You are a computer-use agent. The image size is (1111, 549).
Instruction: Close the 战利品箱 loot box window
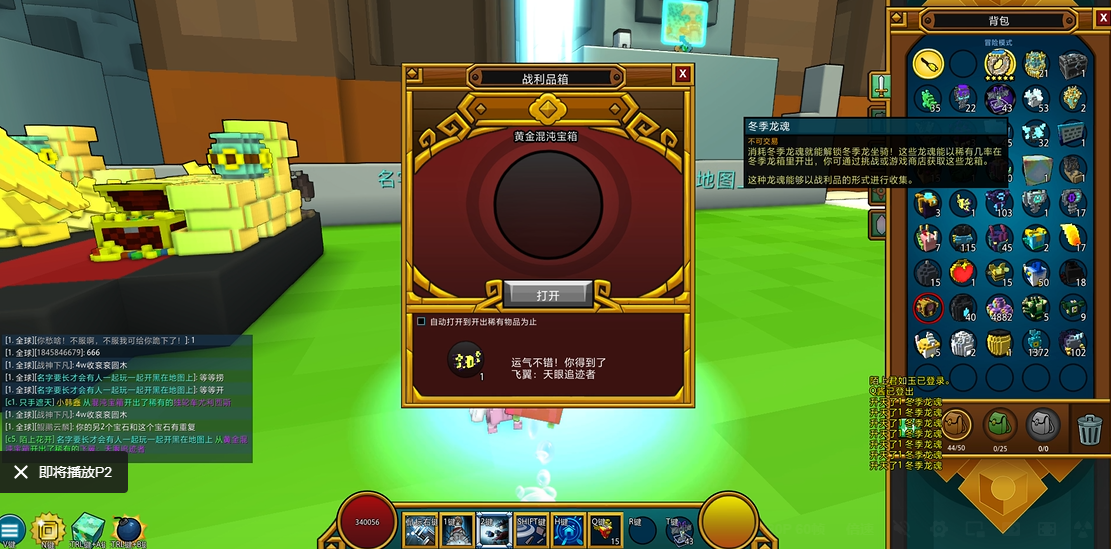(682, 74)
